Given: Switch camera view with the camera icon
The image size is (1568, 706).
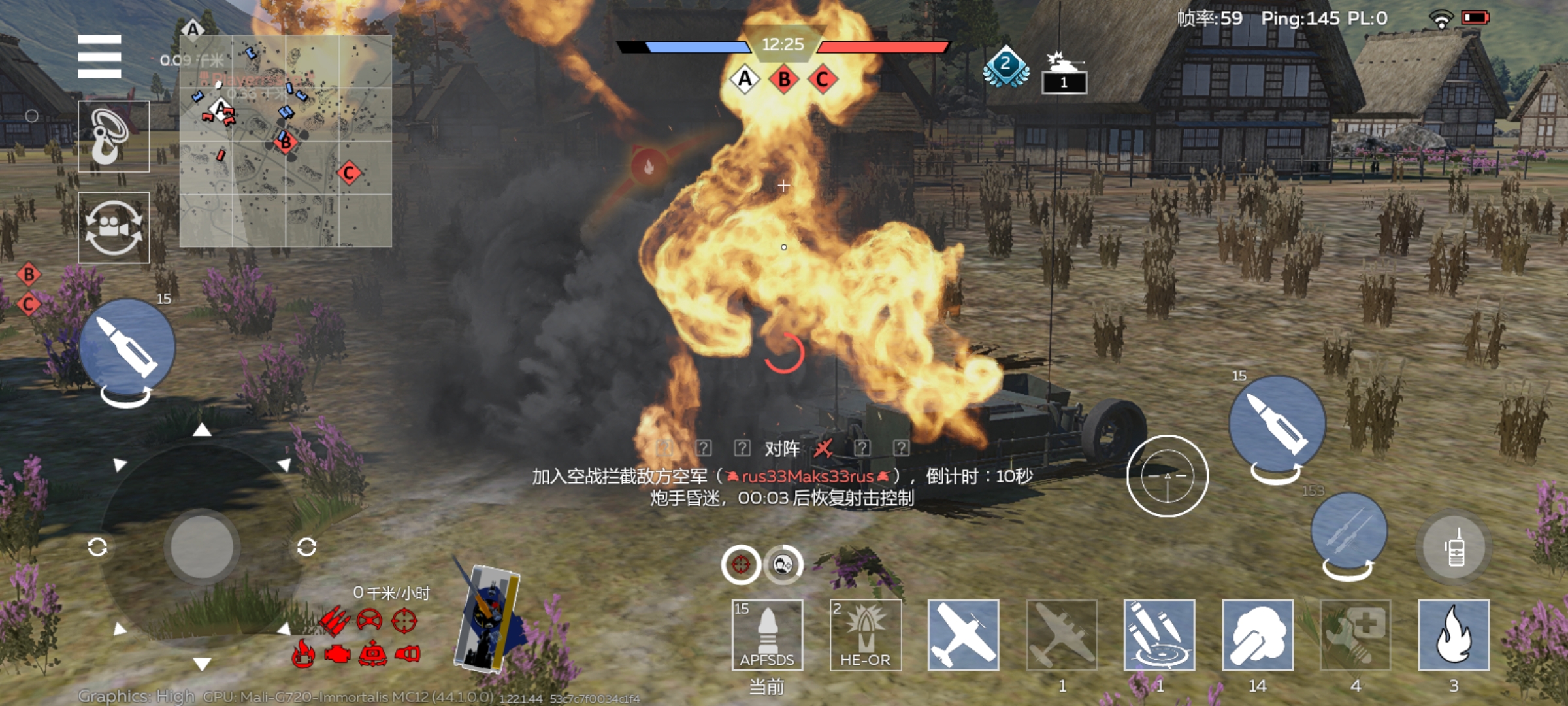Looking at the screenshot, I should pyautogui.click(x=114, y=227).
